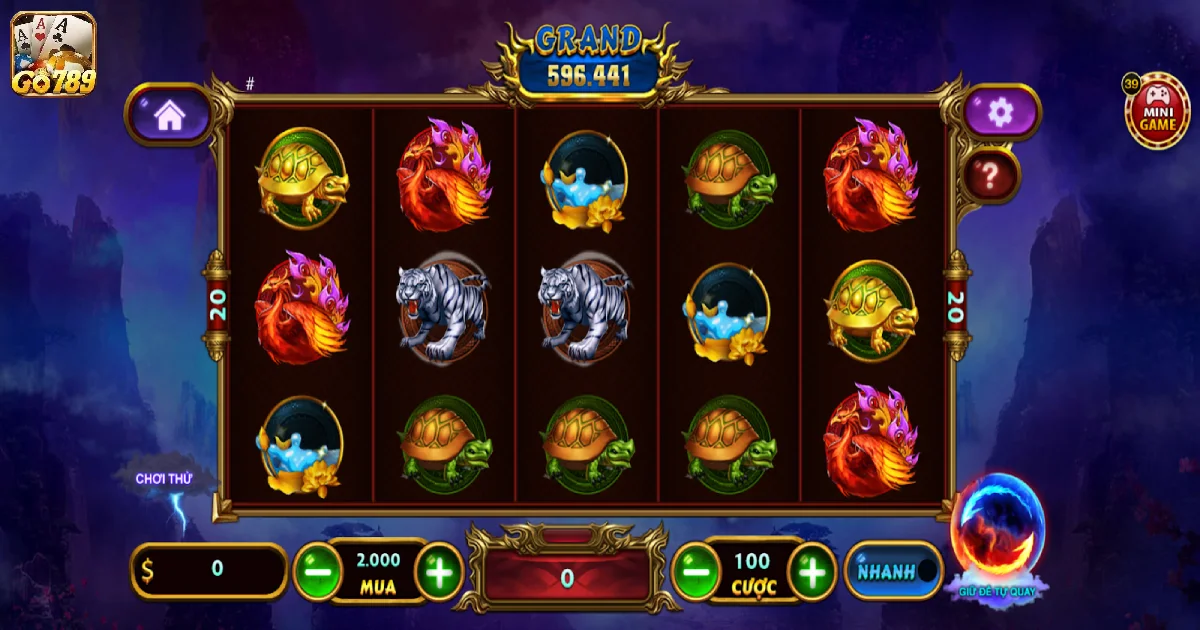Open the home menu button
1200x630 pixels.
169,115
